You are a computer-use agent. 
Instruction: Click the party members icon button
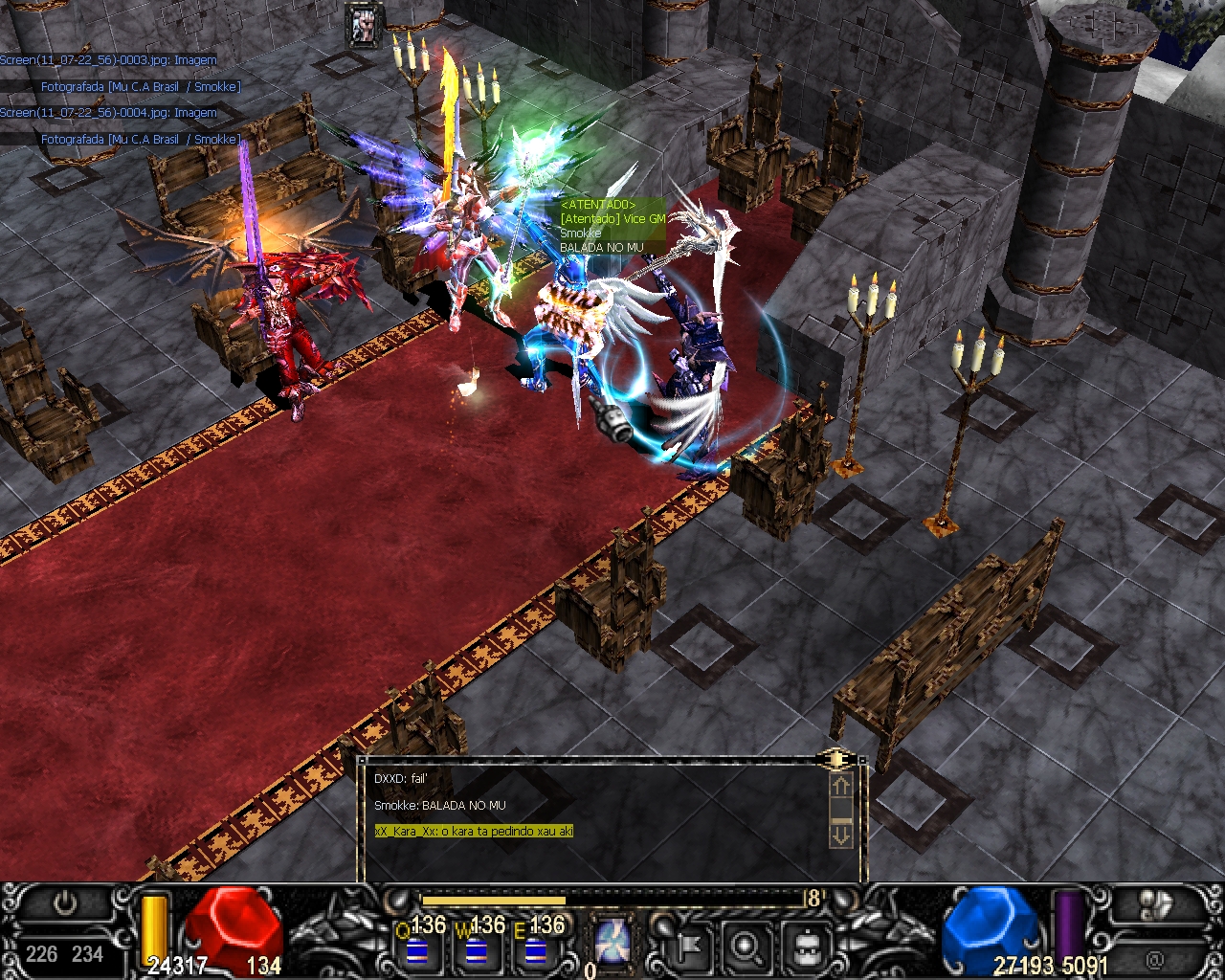coord(1158,905)
